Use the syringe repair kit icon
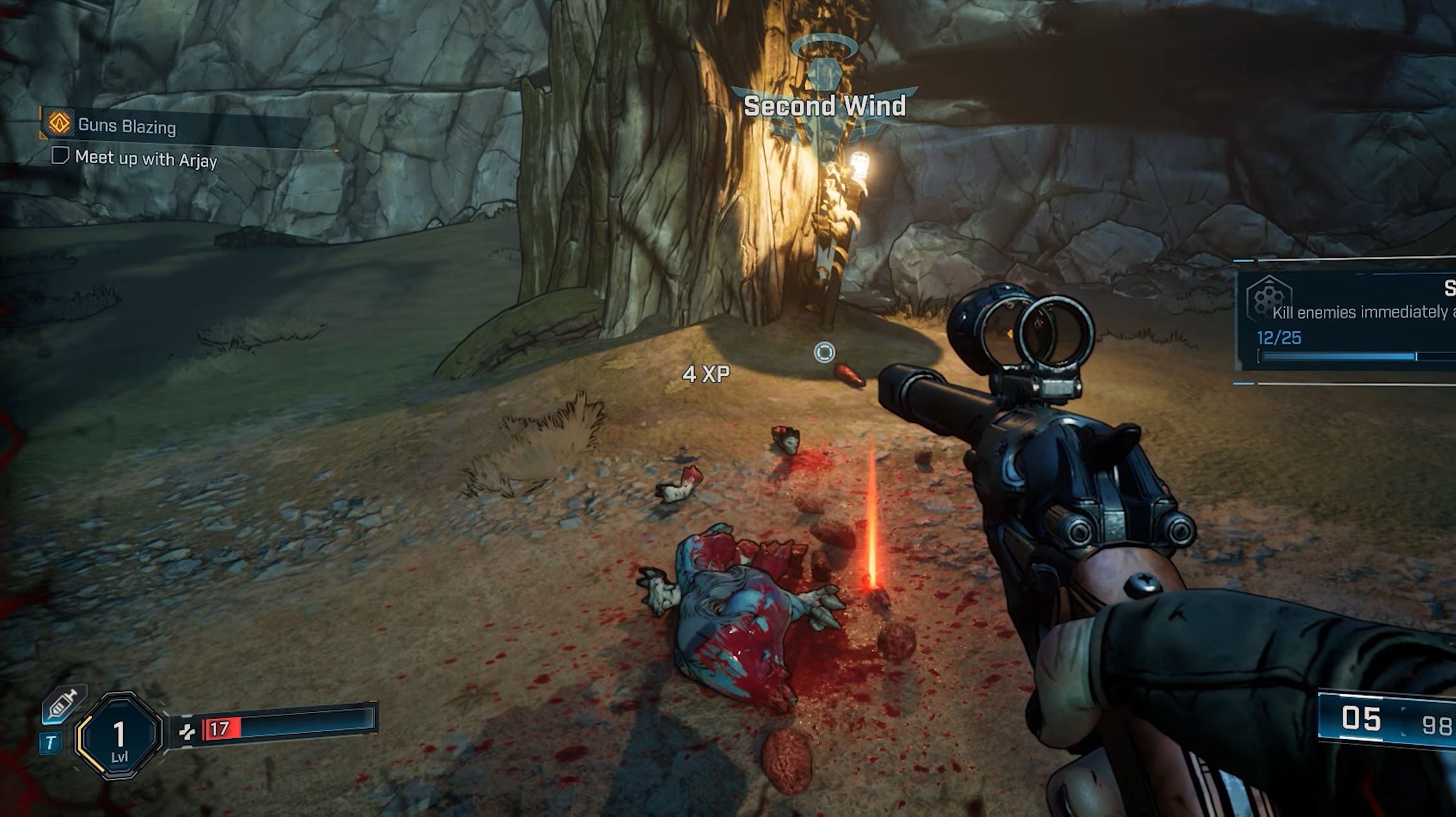 (x=64, y=704)
